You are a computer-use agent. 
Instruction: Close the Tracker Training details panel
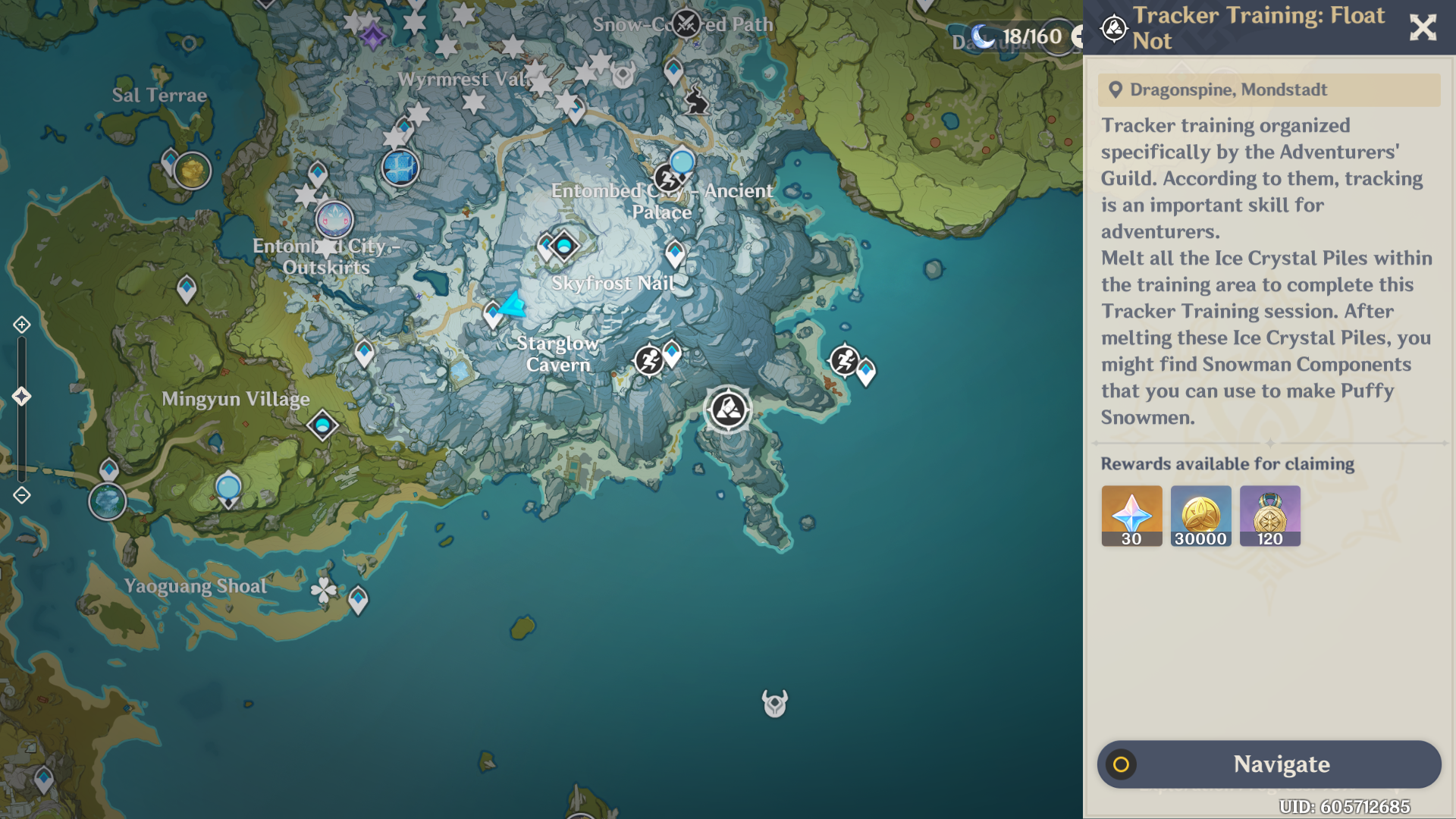(1423, 28)
